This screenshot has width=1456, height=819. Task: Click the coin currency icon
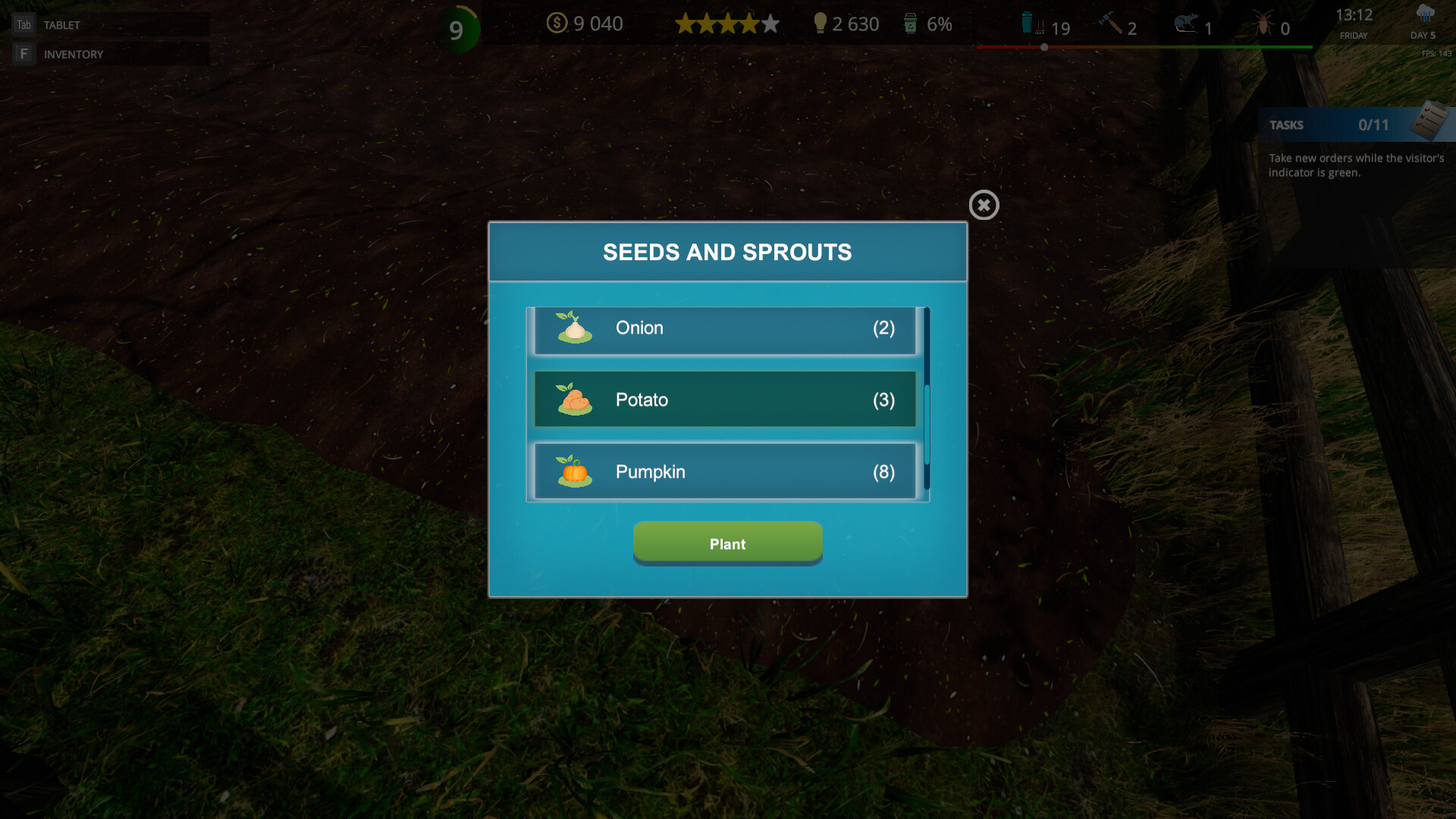click(x=558, y=24)
